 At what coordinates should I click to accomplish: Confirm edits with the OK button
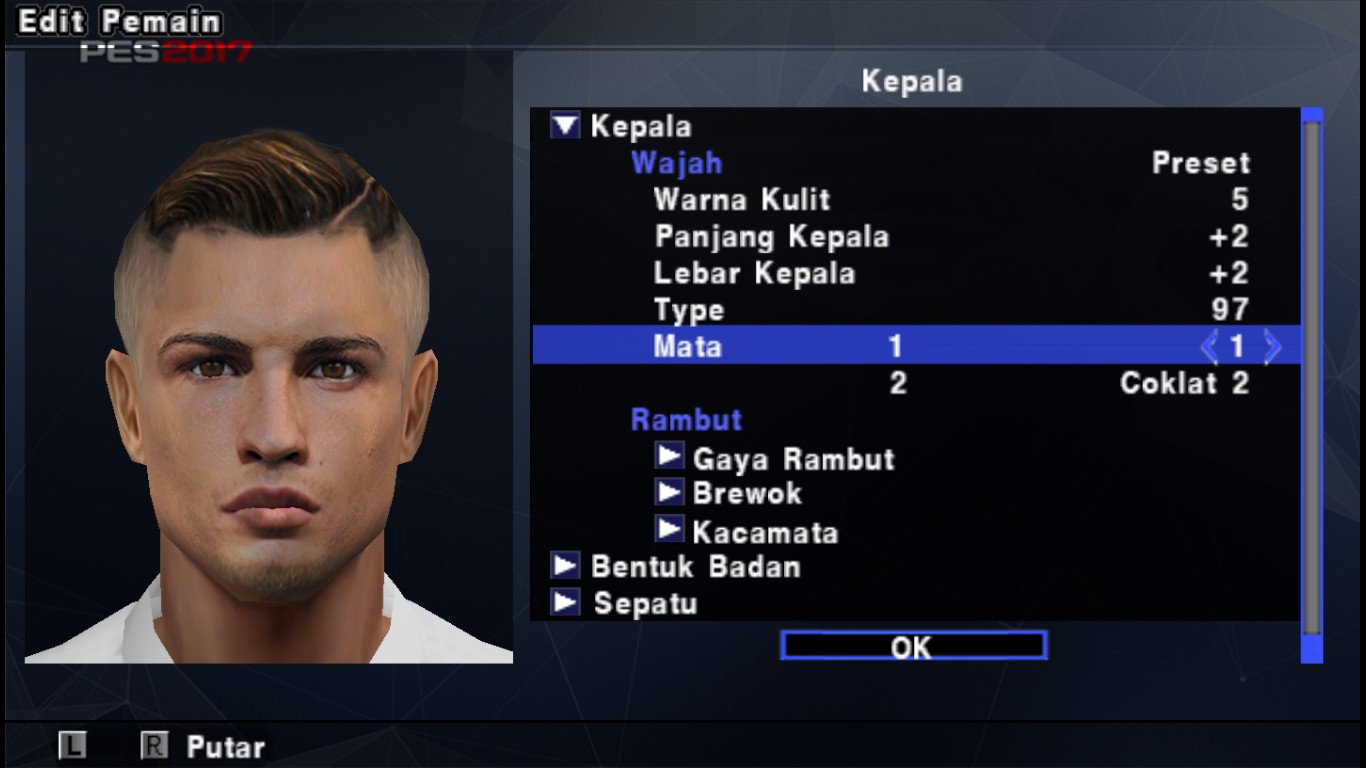coord(913,646)
